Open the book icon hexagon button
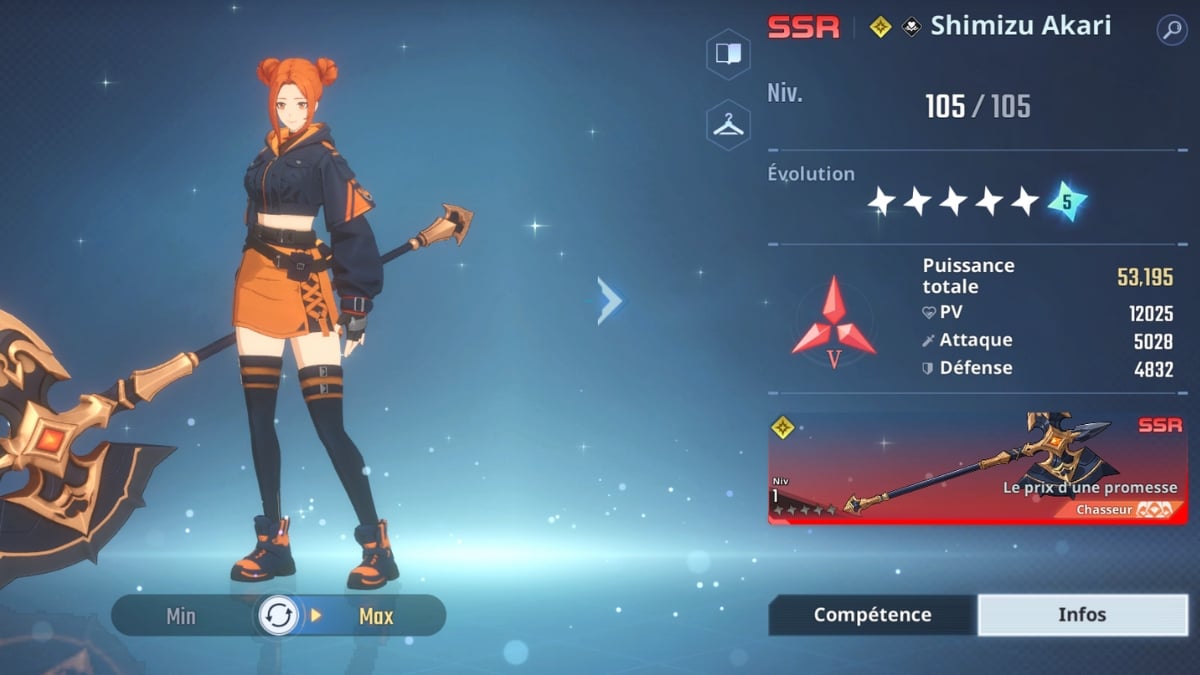 (x=728, y=54)
